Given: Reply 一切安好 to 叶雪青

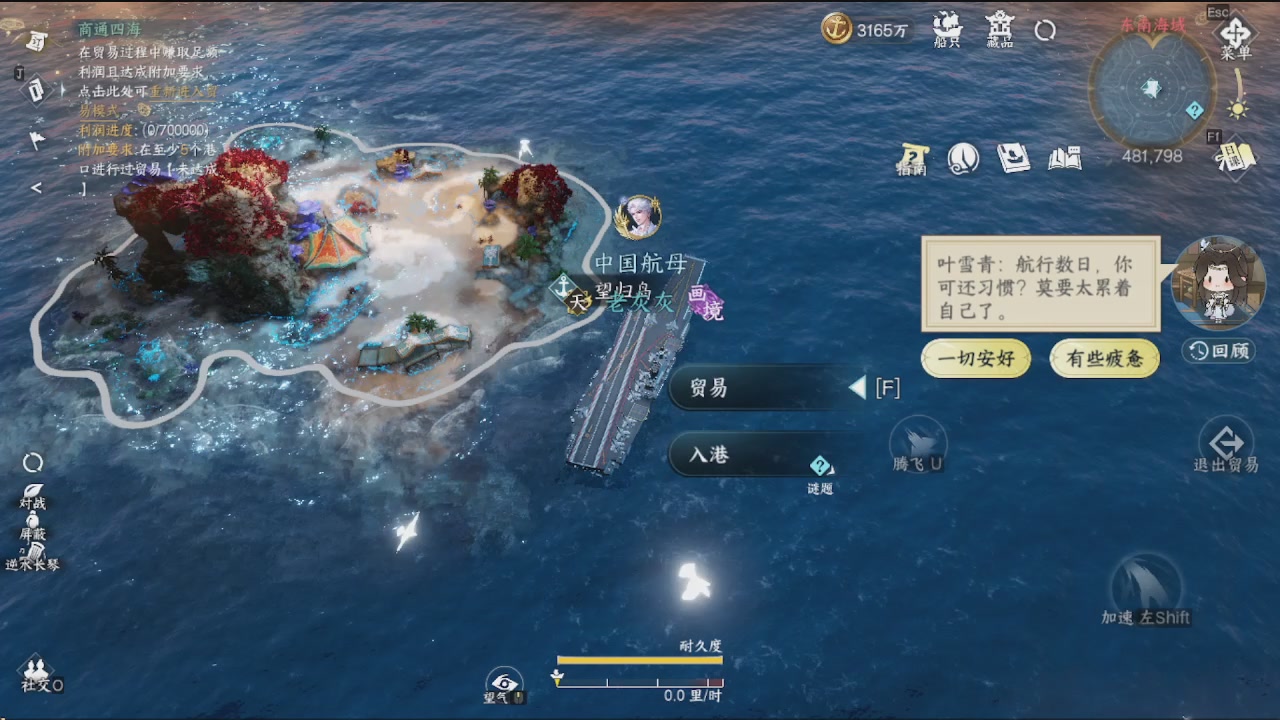Looking at the screenshot, I should pyautogui.click(x=975, y=359).
